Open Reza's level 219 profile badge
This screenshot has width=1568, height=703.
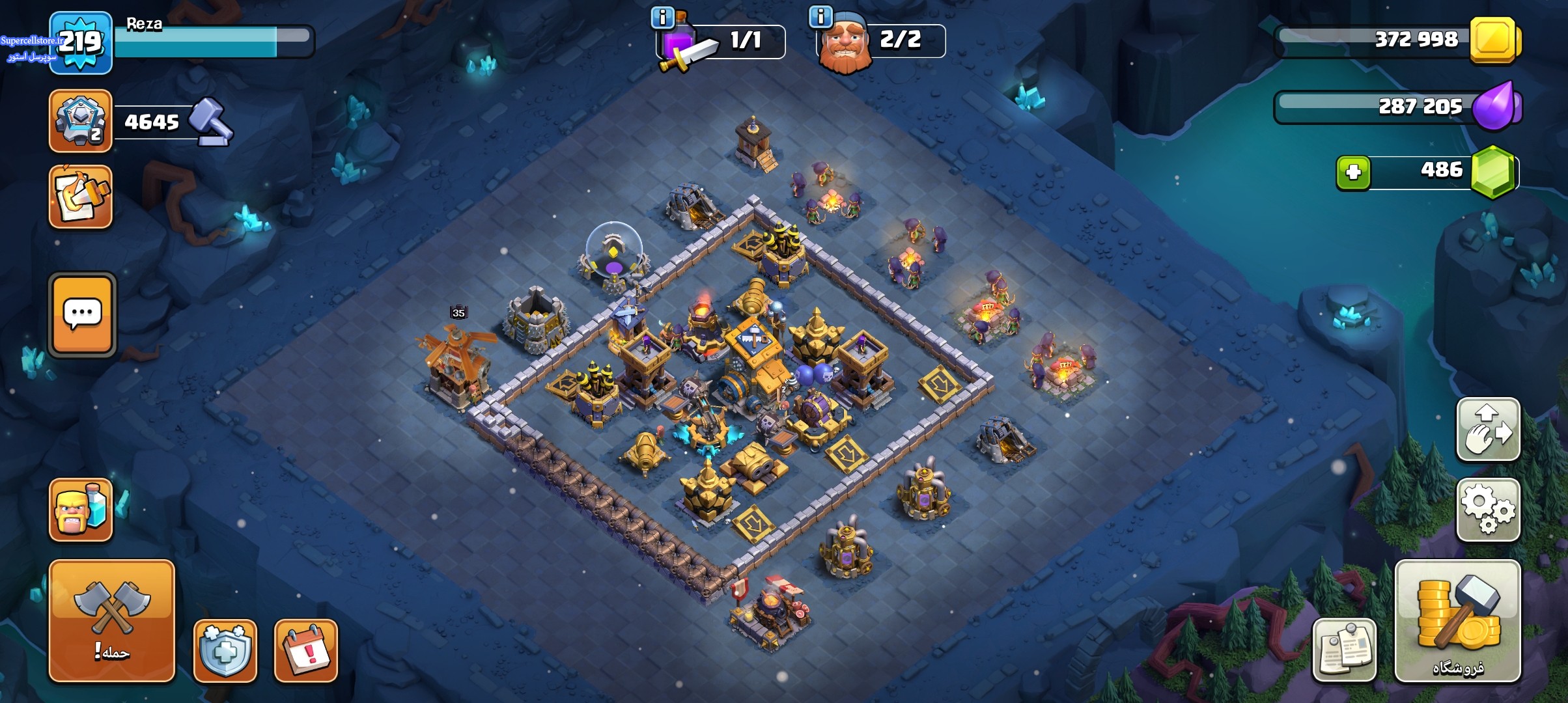point(81,43)
